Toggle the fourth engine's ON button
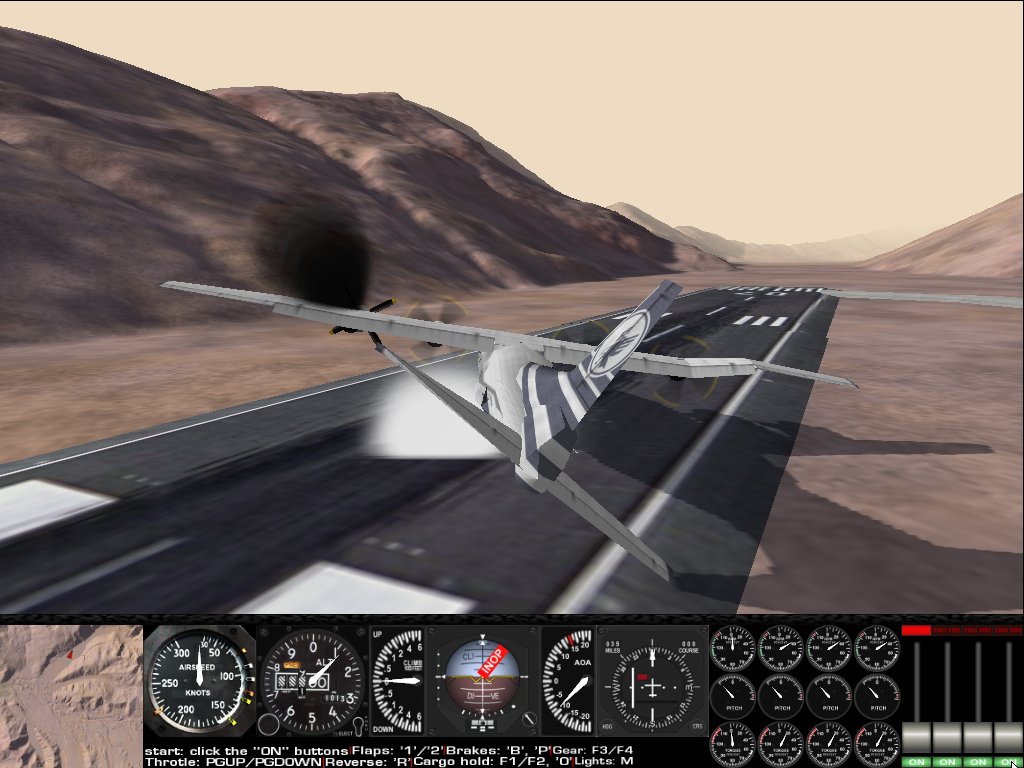 tap(1007, 762)
